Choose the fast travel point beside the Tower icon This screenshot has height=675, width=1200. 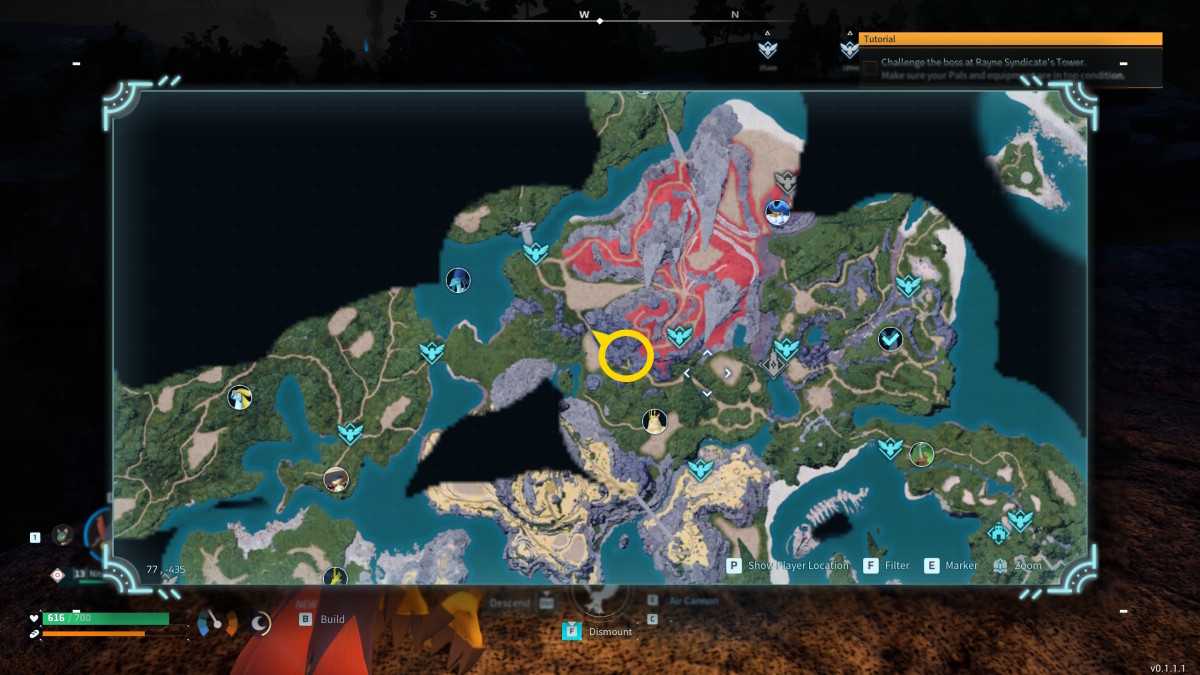(x=787, y=348)
